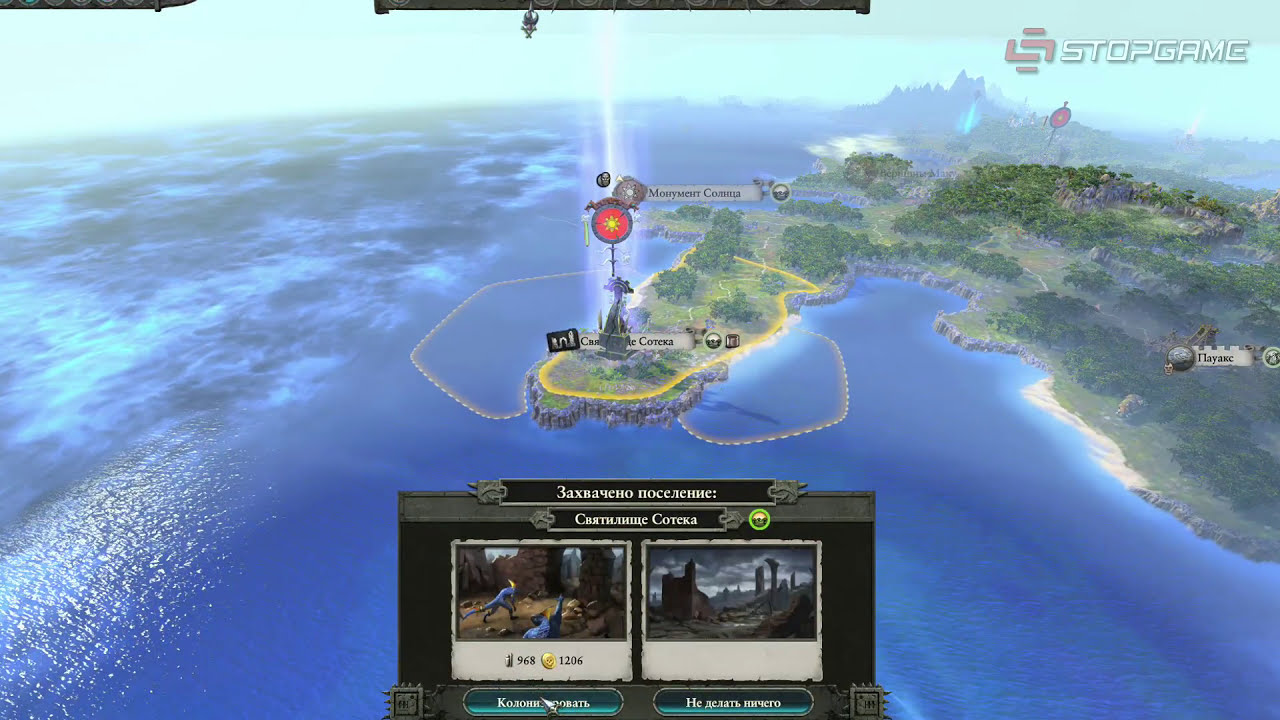Screen dimensions: 1280x720
Task: Click the green climate icon beside settlement name
Action: click(x=759, y=519)
